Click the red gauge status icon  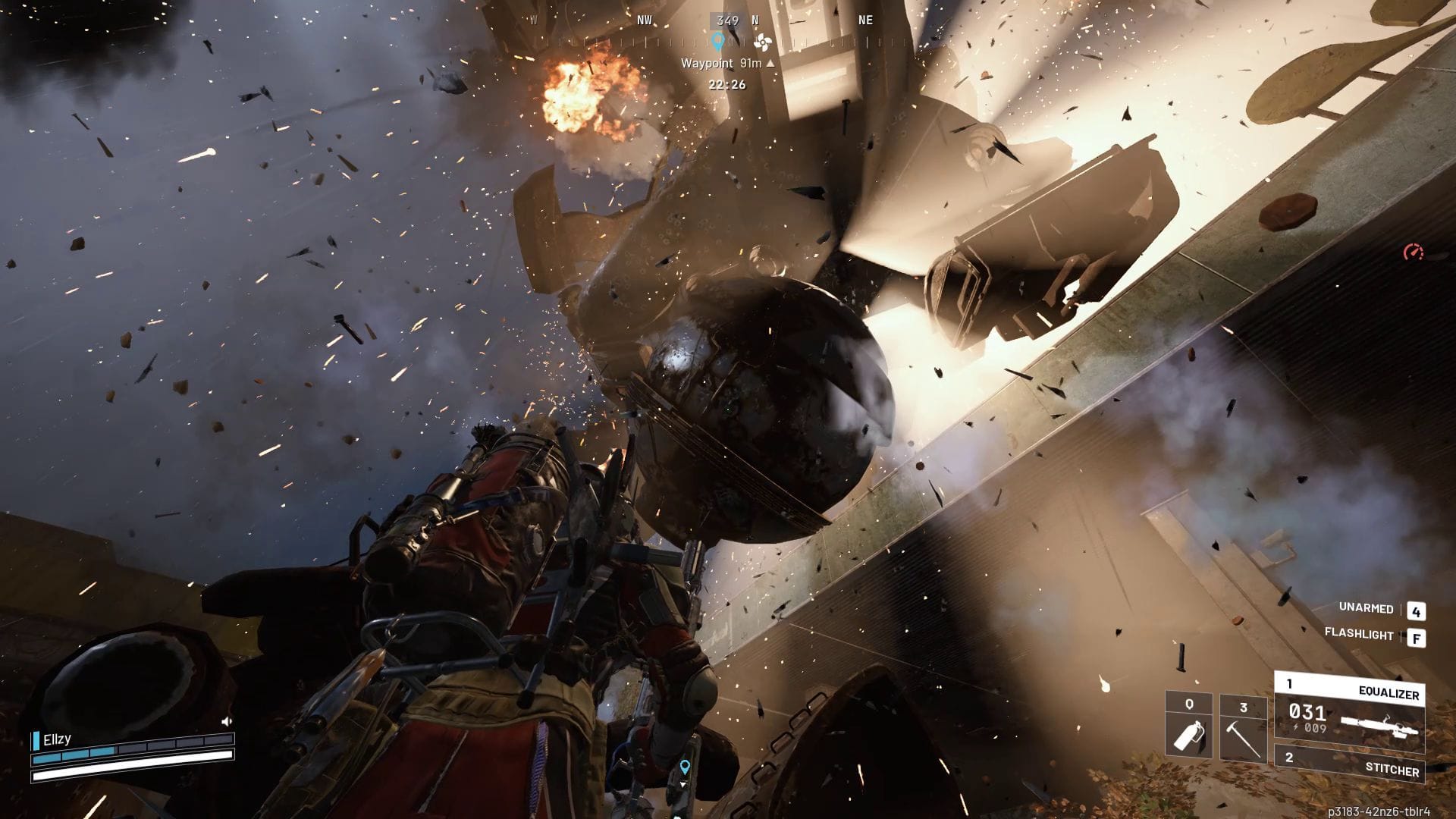click(1413, 253)
